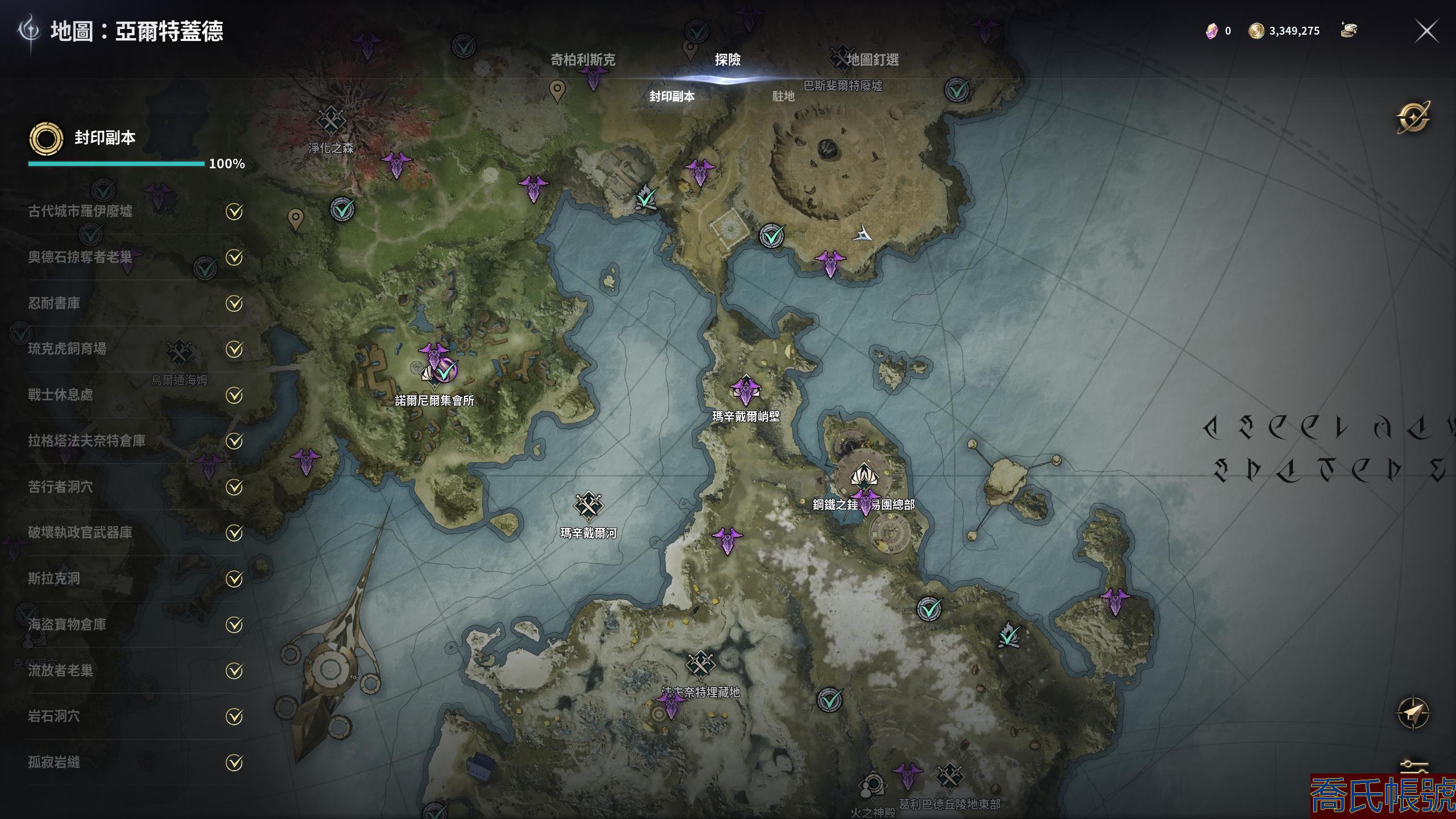Image resolution: width=1456 pixels, height=819 pixels.
Task: Click the compass locate-player button
Action: click(x=1413, y=712)
